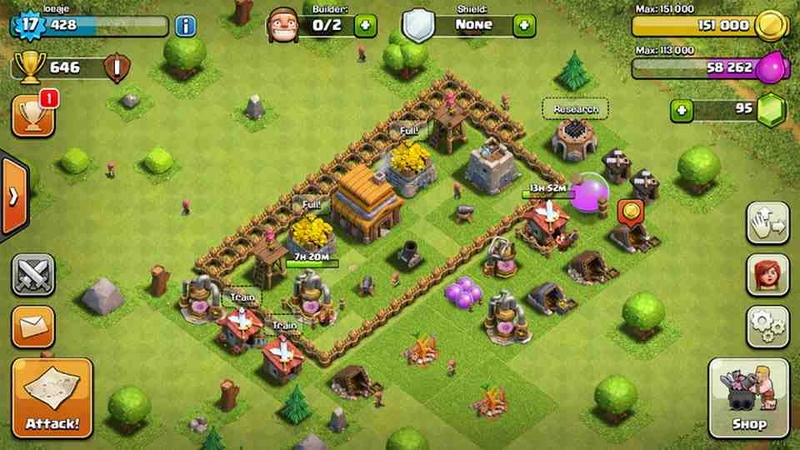Activate the hand-pointer layout button
Viewport: 800px width, 450px height.
coord(768,222)
